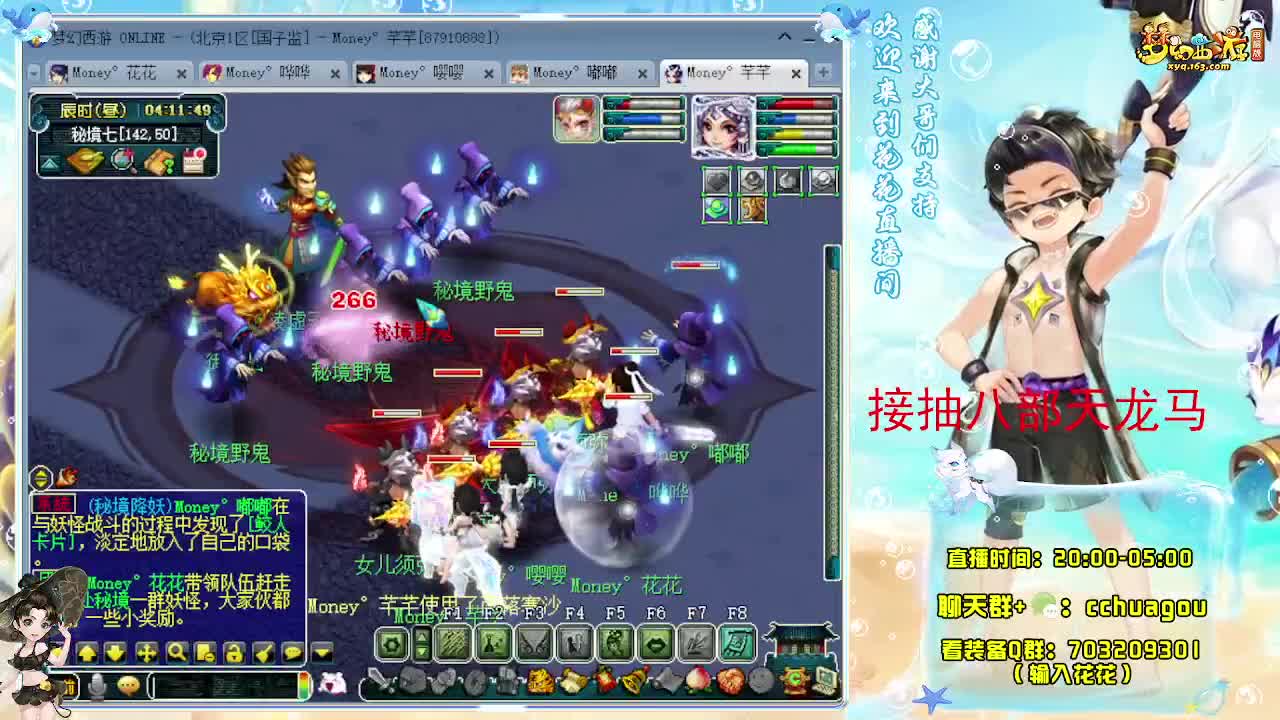The height and width of the screenshot is (720, 1280).
Task: Adjust the gradient volume bar beside chat input
Action: 306,686
